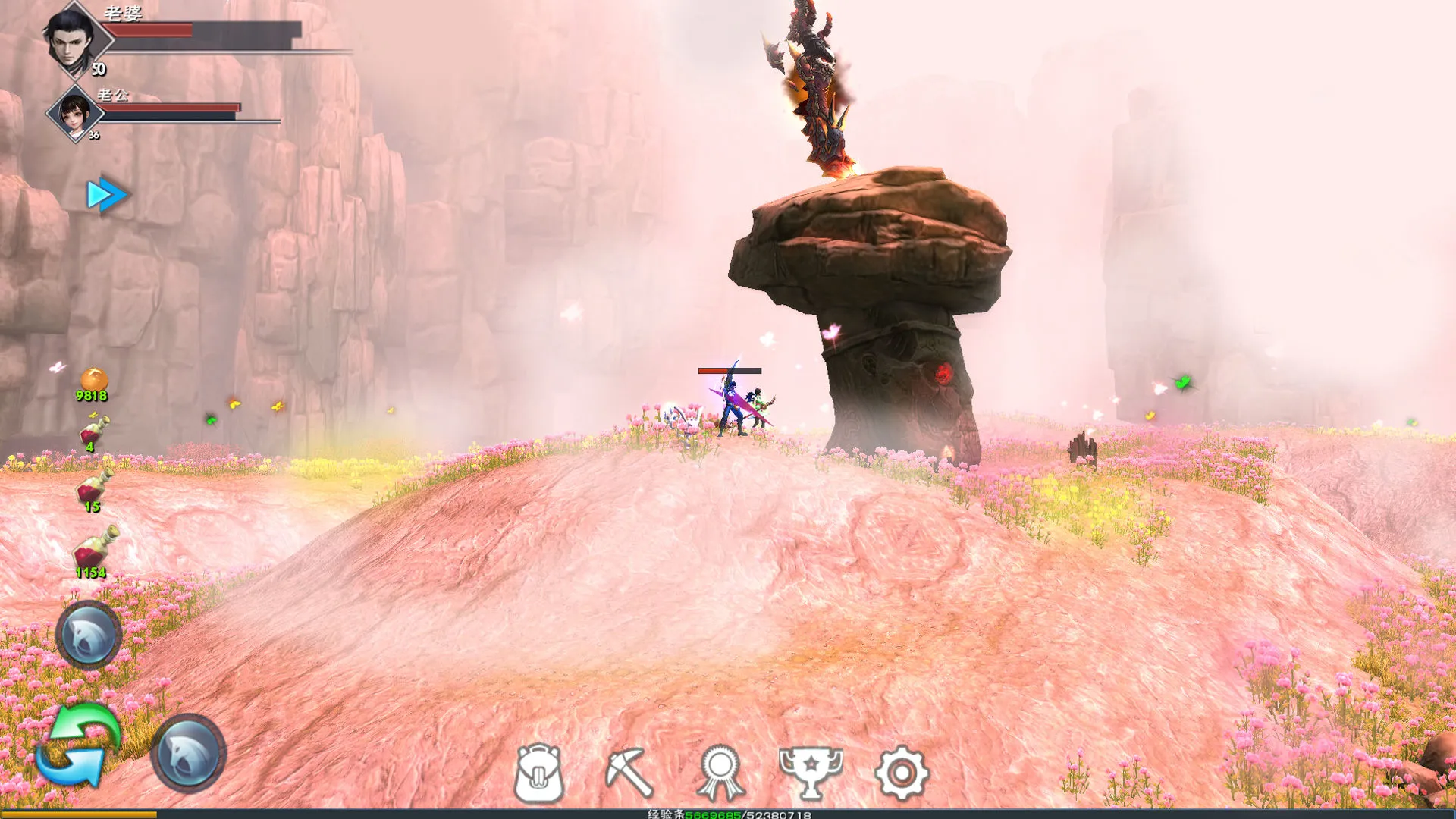Use the orange fruit item with 9818
The height and width of the screenshot is (819, 1456).
(x=93, y=381)
